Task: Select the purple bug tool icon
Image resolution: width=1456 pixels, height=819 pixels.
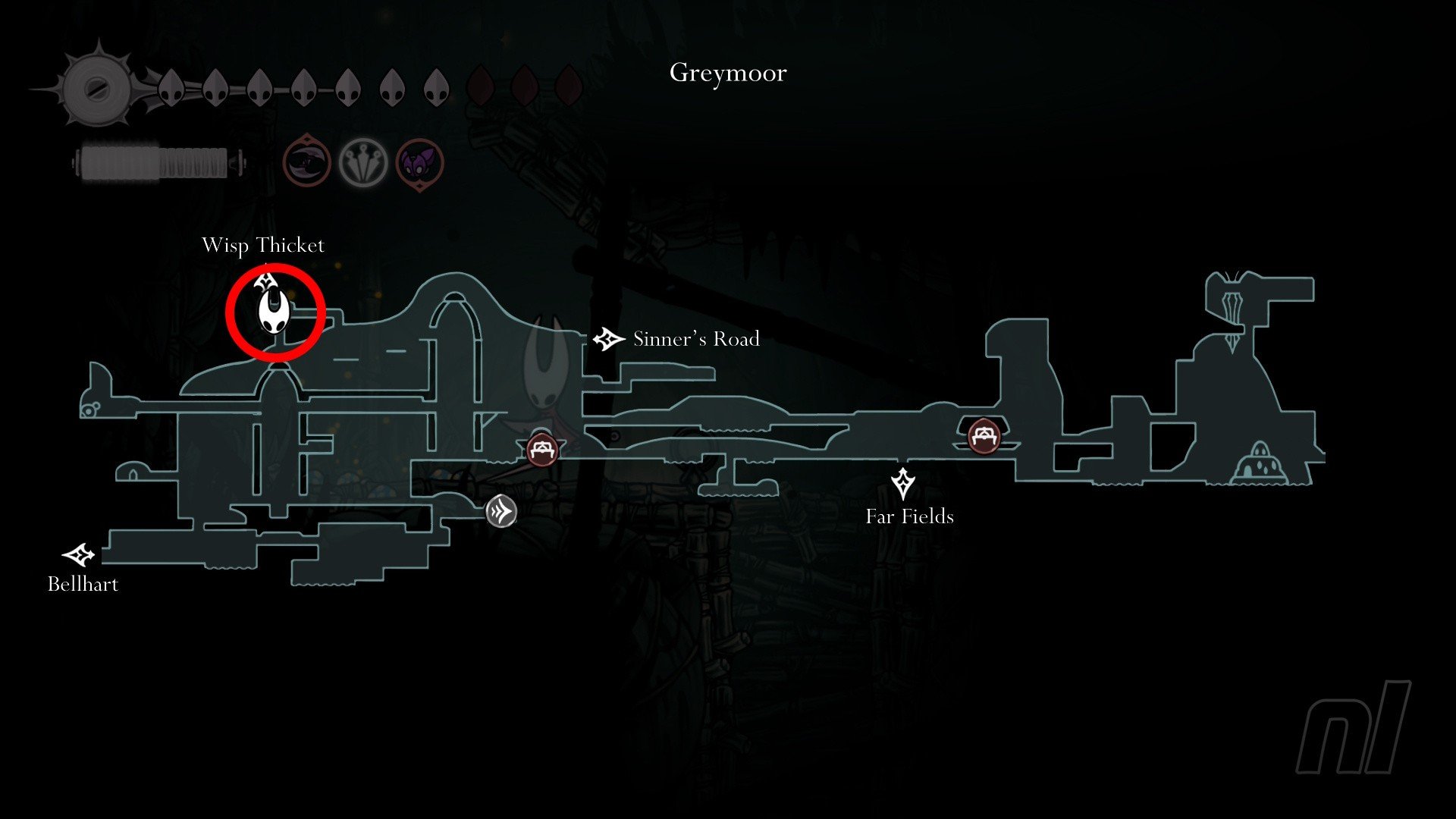Action: tap(419, 163)
